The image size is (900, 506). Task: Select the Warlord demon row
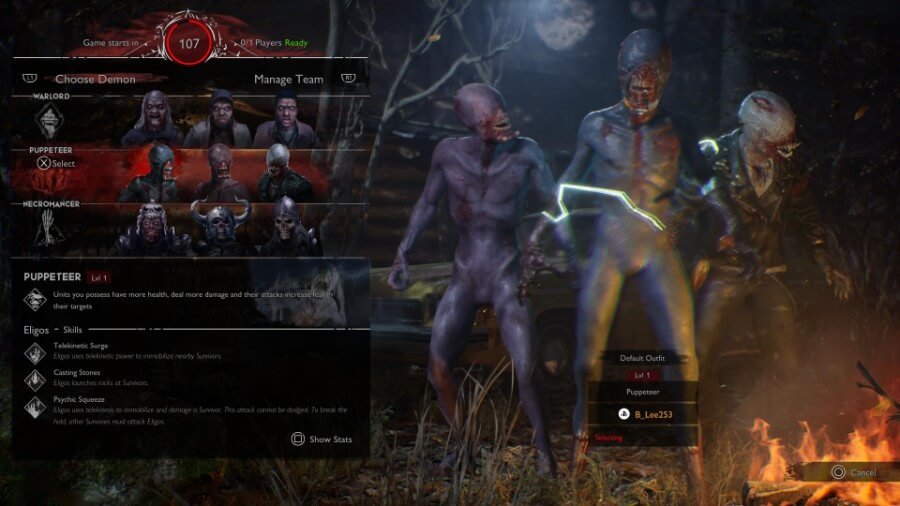tap(190, 120)
